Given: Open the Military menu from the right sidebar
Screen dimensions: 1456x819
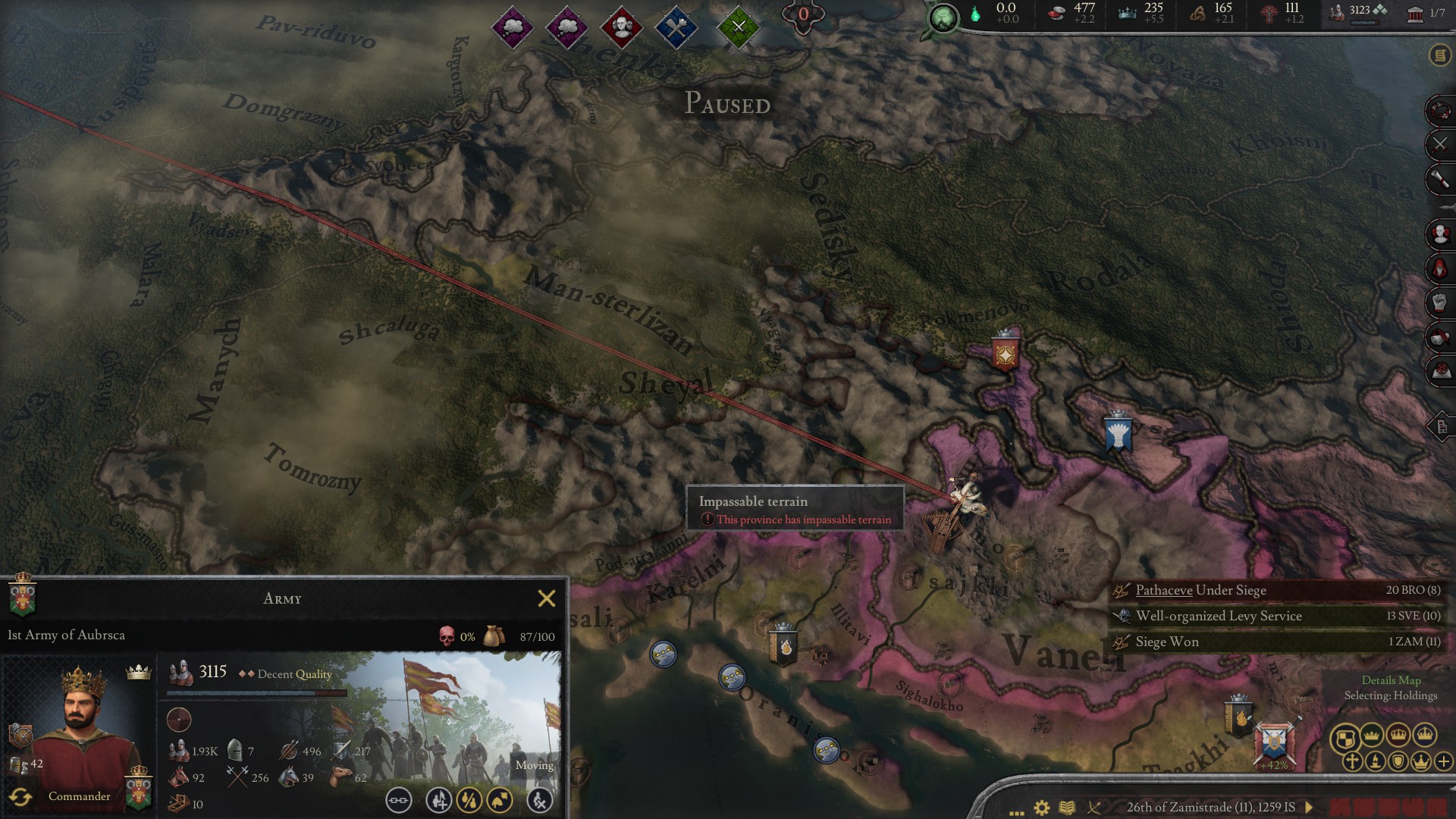Looking at the screenshot, I should pos(1439,144).
